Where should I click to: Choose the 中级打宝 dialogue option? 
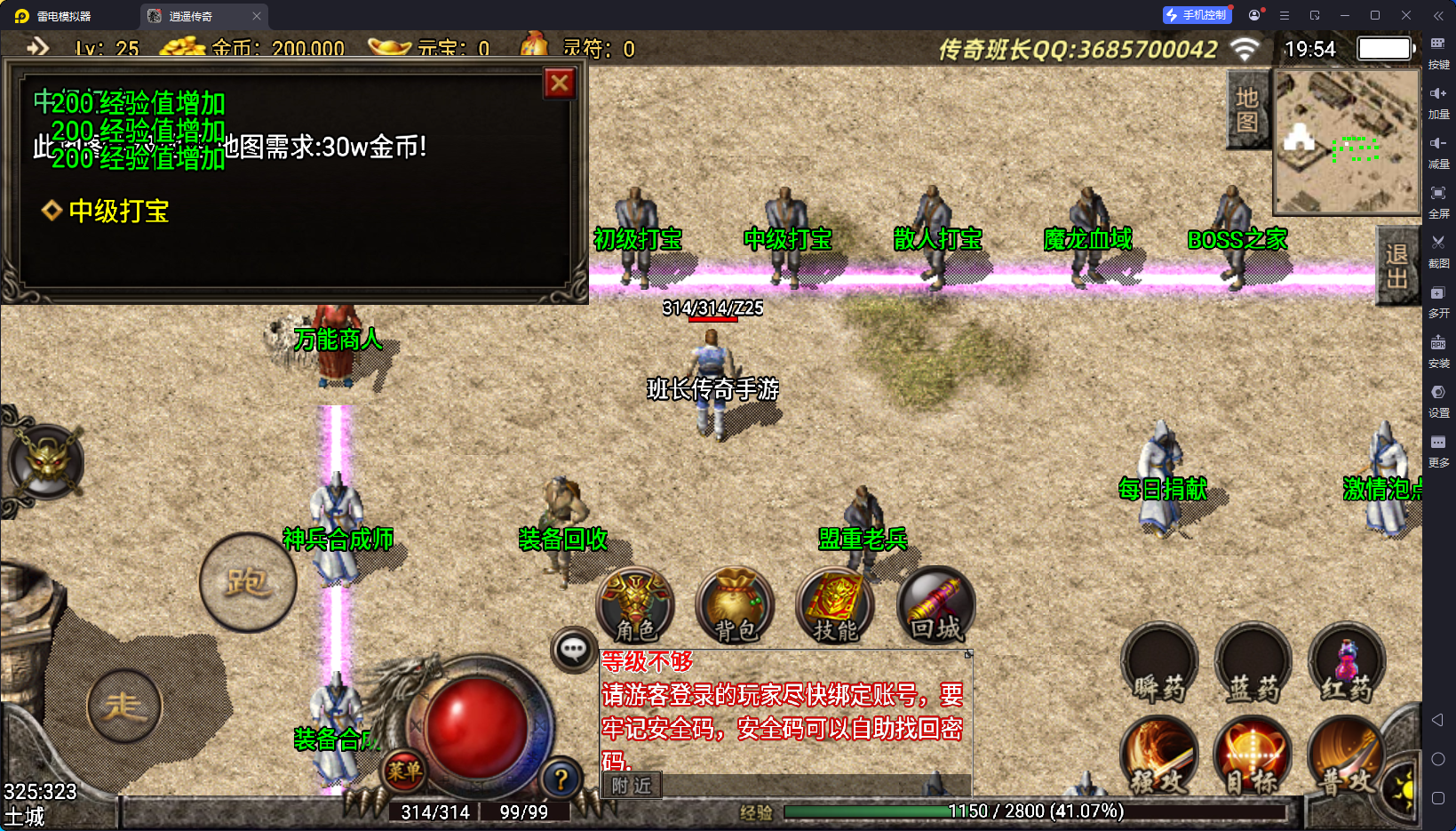[118, 212]
